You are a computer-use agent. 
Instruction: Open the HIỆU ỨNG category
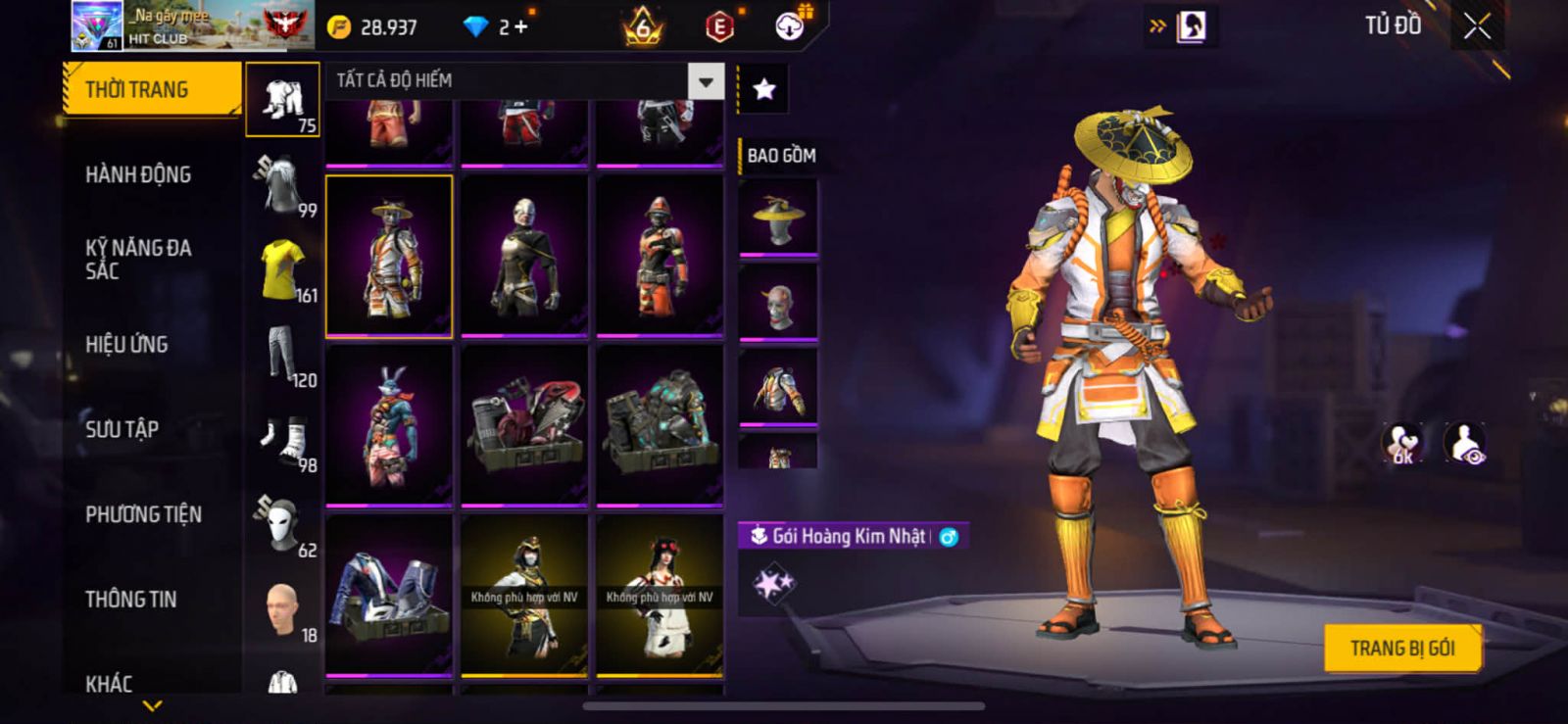click(x=126, y=345)
